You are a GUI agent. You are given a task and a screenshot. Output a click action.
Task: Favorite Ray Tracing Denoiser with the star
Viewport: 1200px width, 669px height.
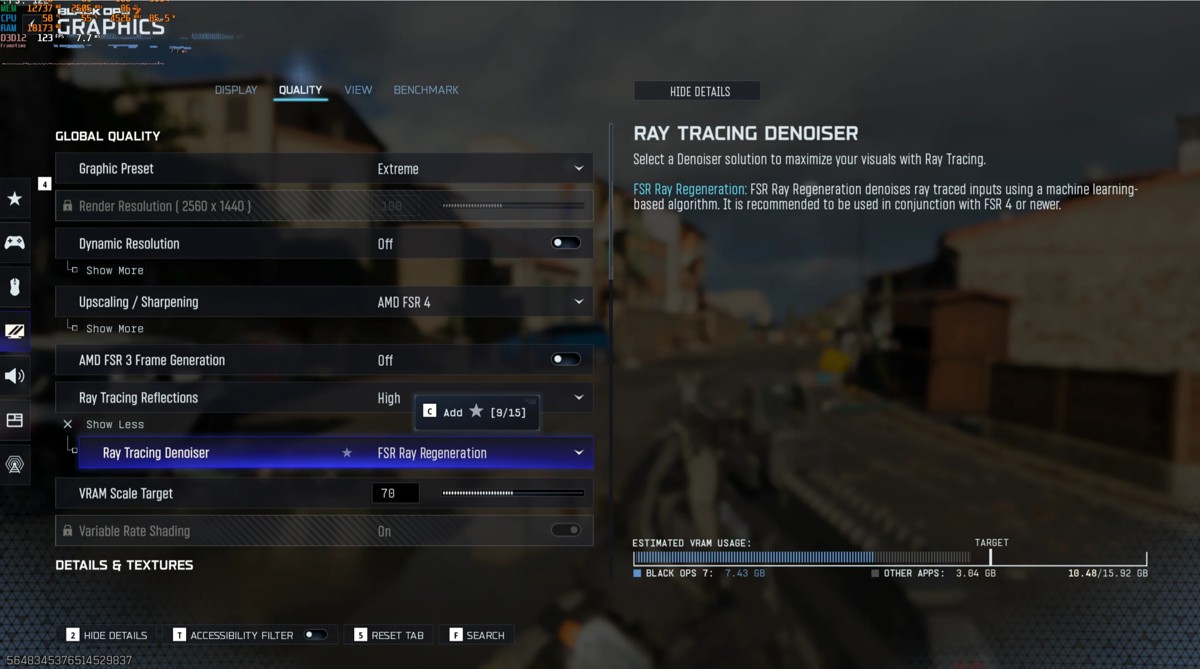[x=347, y=453]
